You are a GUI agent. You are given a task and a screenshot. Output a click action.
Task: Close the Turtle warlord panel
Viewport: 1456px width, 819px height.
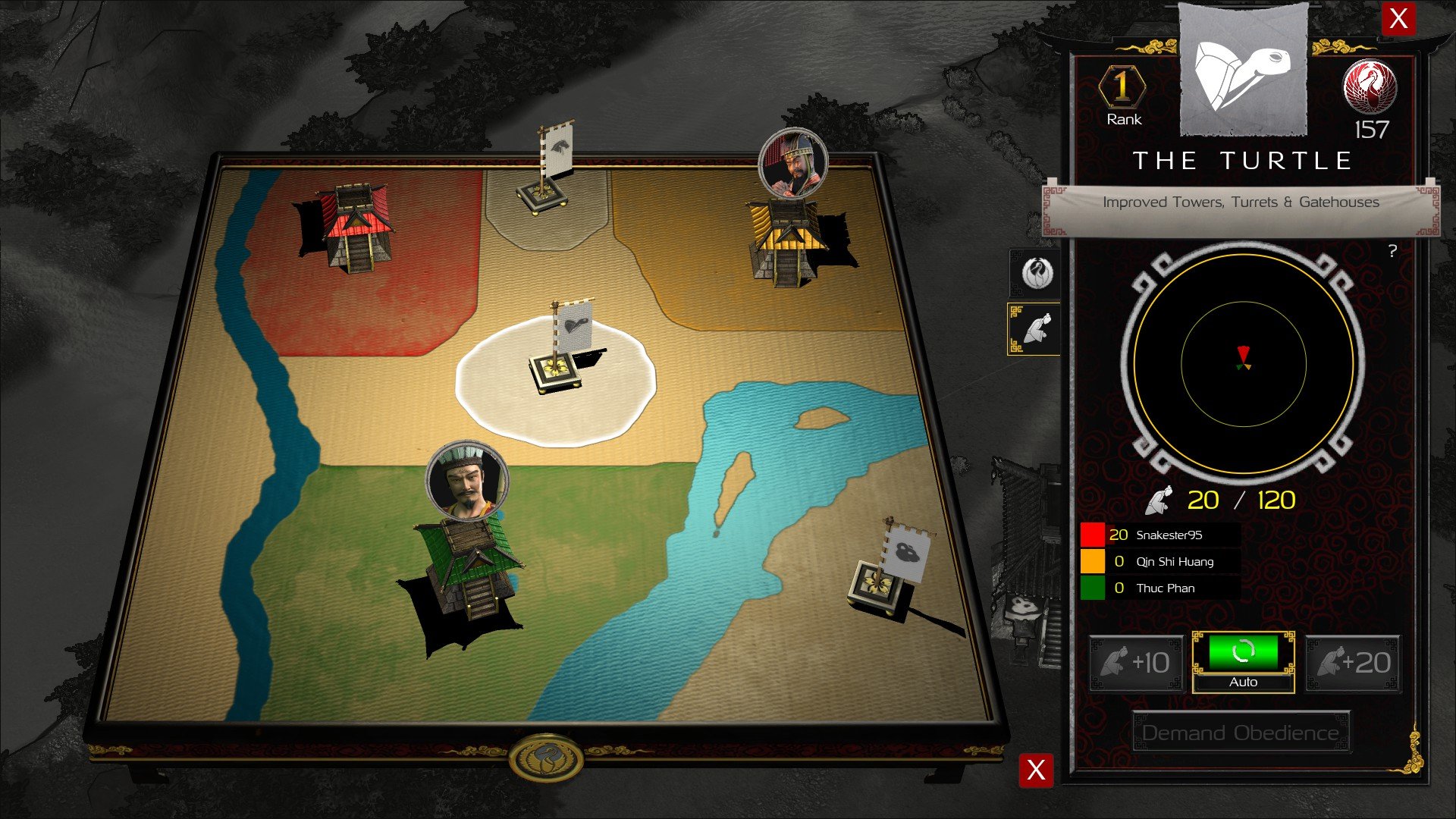[1398, 18]
